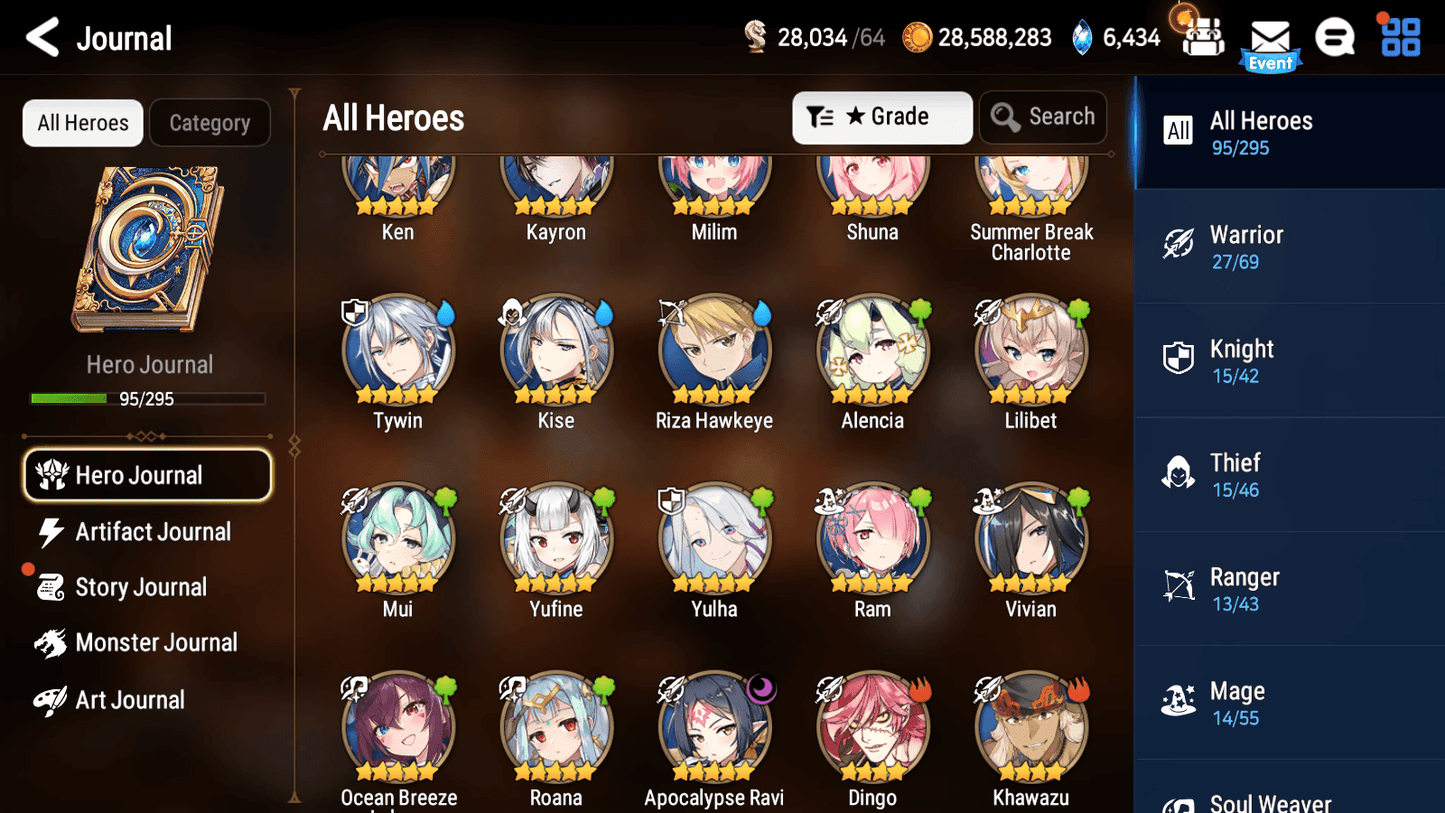Open the Story Journal

point(141,587)
